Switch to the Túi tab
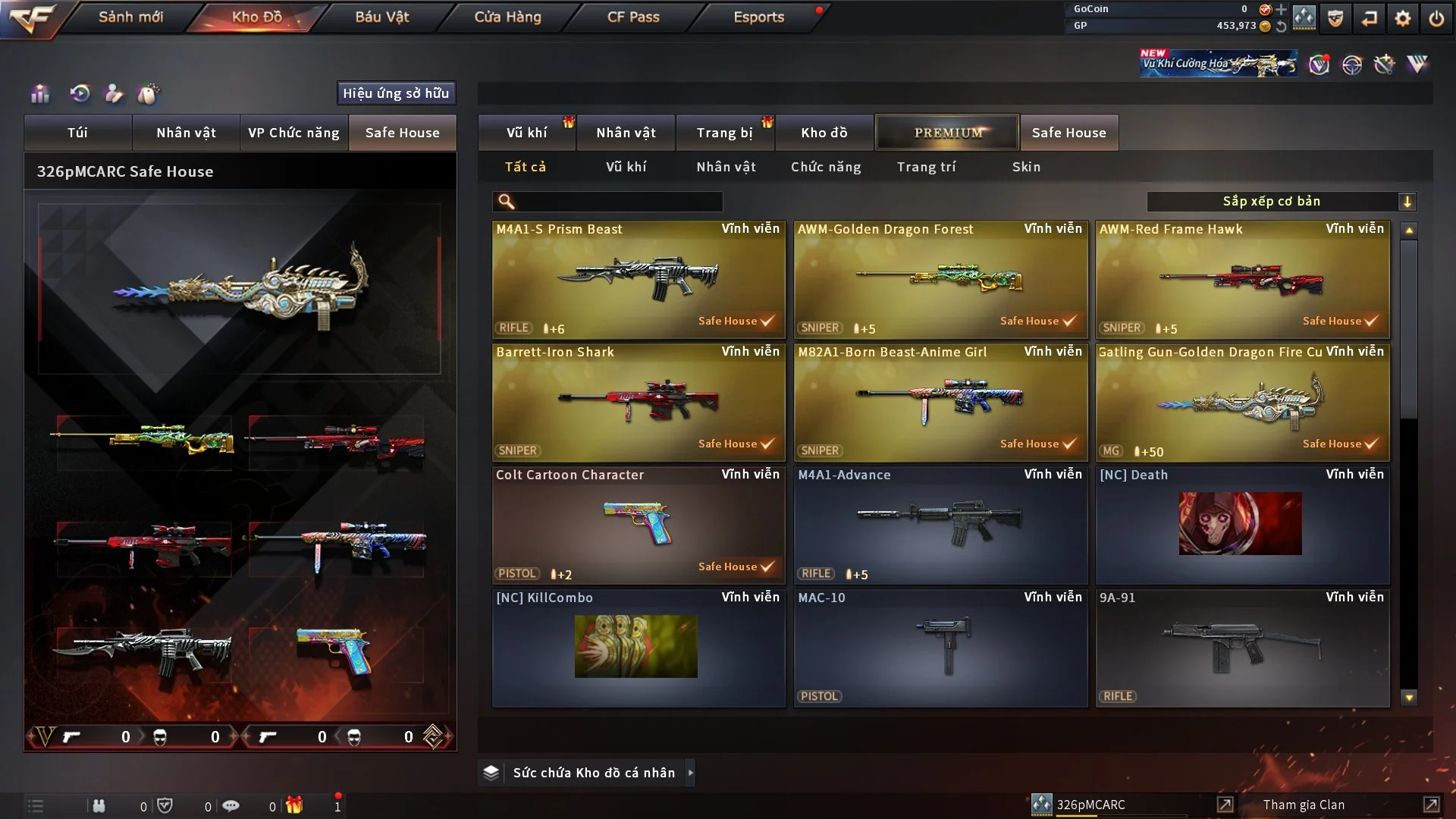Viewport: 1456px width, 819px height. pyautogui.click(x=77, y=133)
